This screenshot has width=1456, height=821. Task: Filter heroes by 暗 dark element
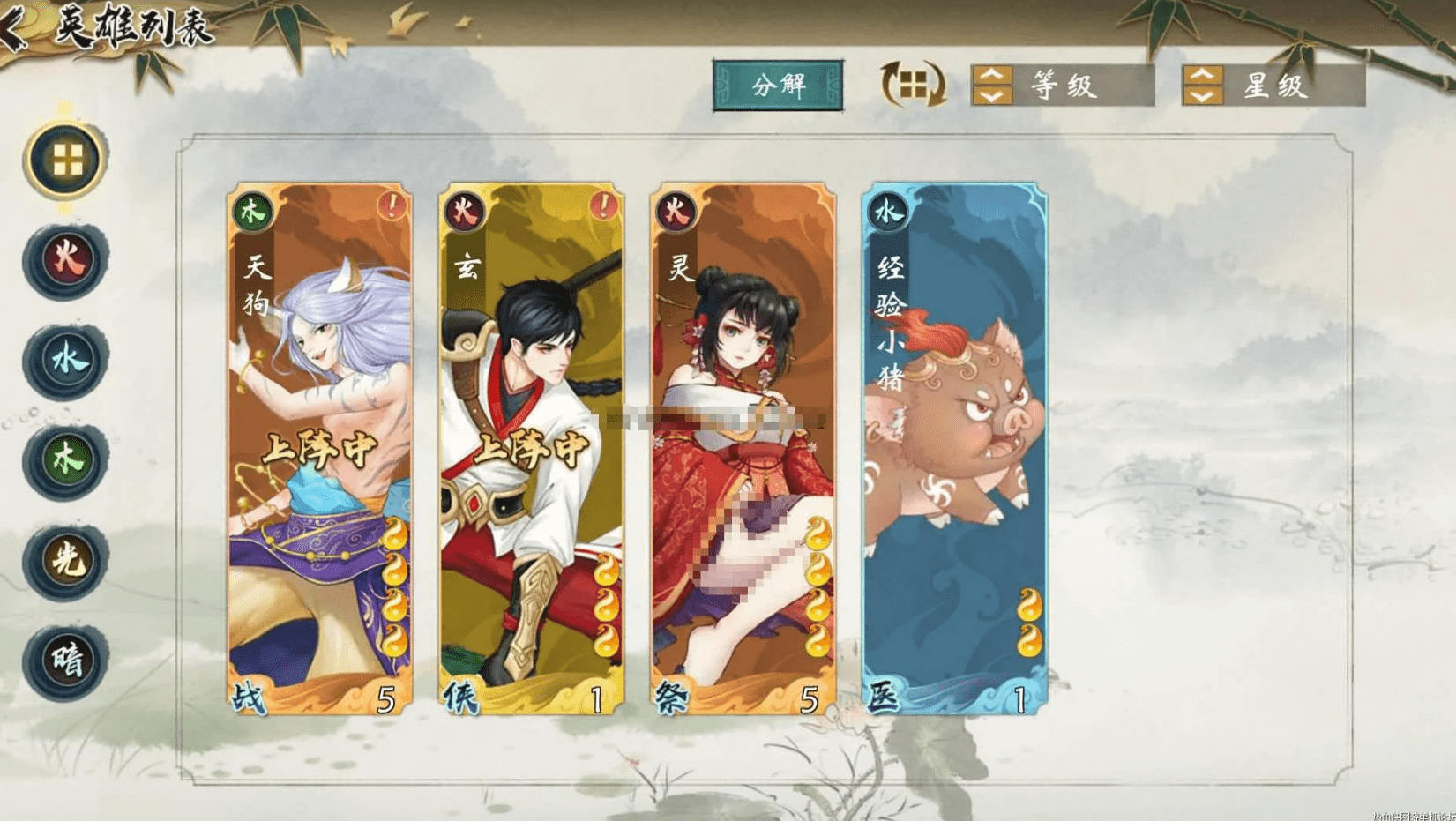tap(66, 661)
